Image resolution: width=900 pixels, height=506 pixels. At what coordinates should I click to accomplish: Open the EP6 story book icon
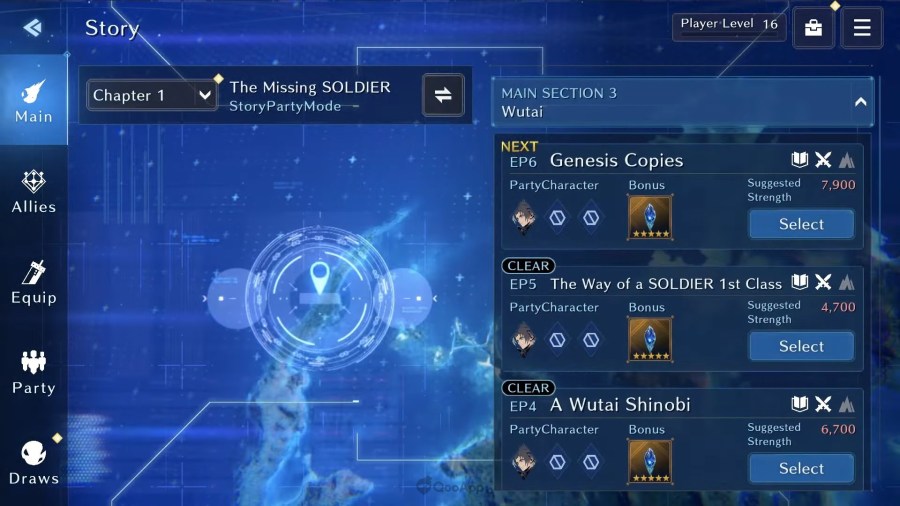tap(799, 160)
